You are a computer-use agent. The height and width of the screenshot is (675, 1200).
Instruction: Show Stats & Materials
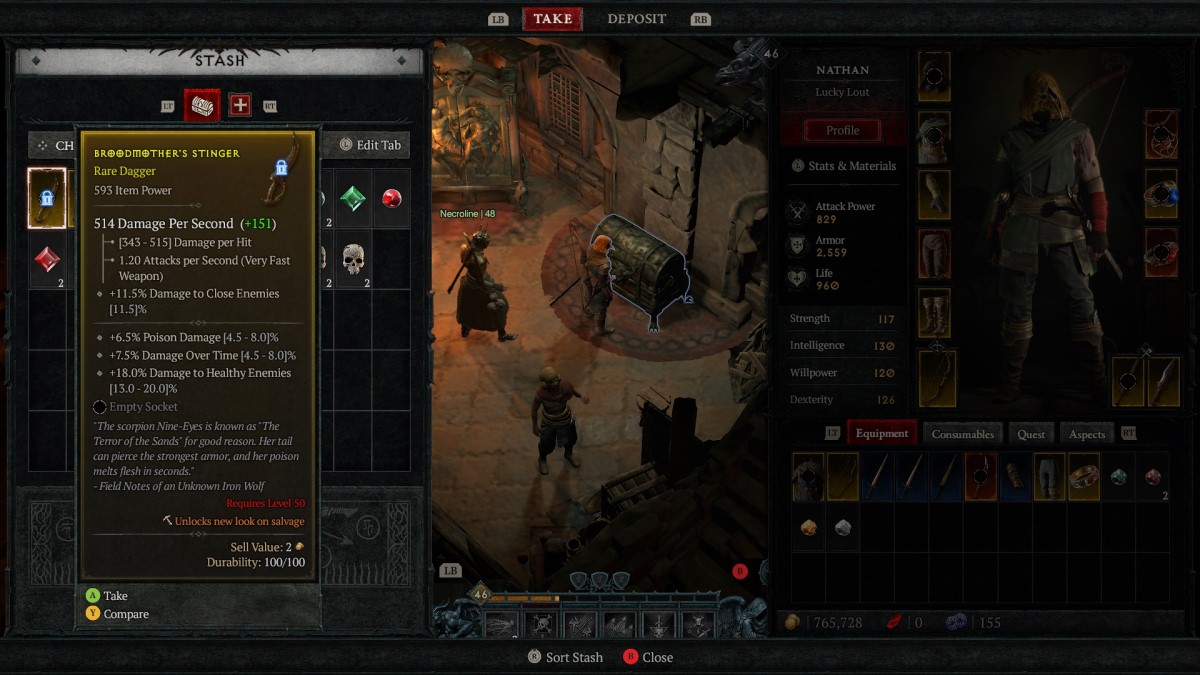(x=843, y=166)
